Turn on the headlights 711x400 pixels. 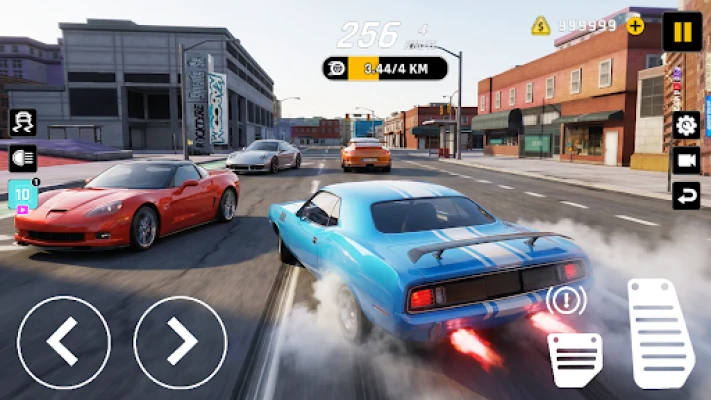pyautogui.click(x=23, y=158)
